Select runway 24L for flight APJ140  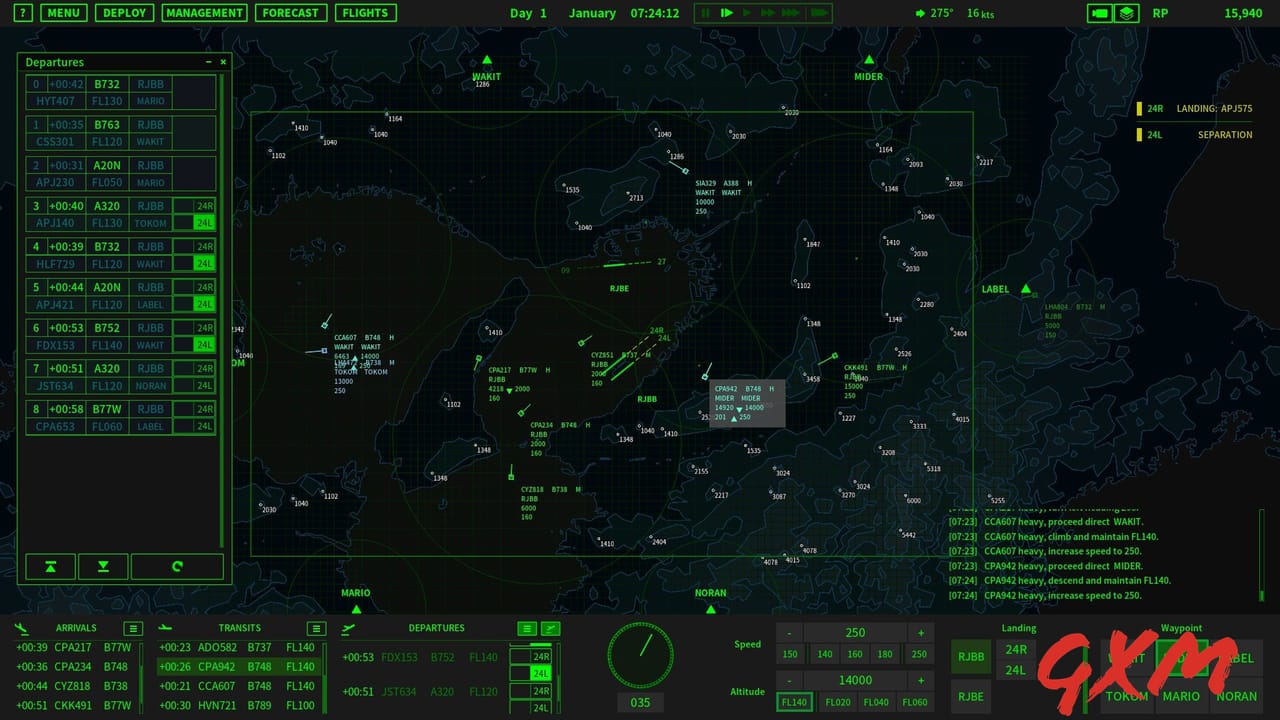coord(204,223)
